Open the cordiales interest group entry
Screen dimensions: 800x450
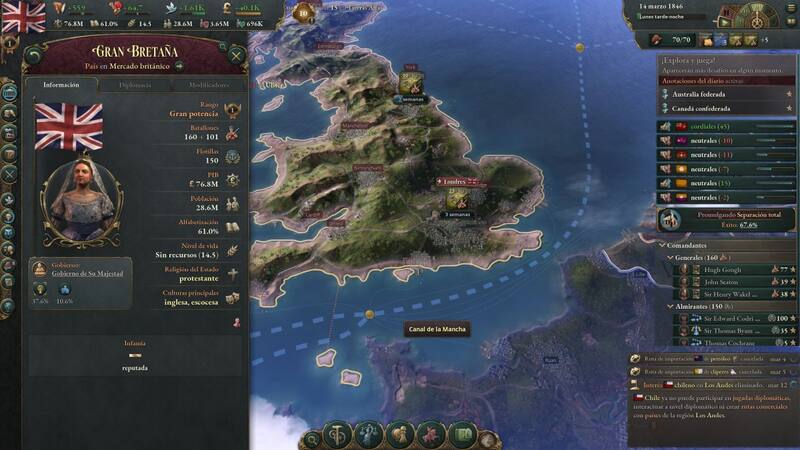(x=720, y=127)
